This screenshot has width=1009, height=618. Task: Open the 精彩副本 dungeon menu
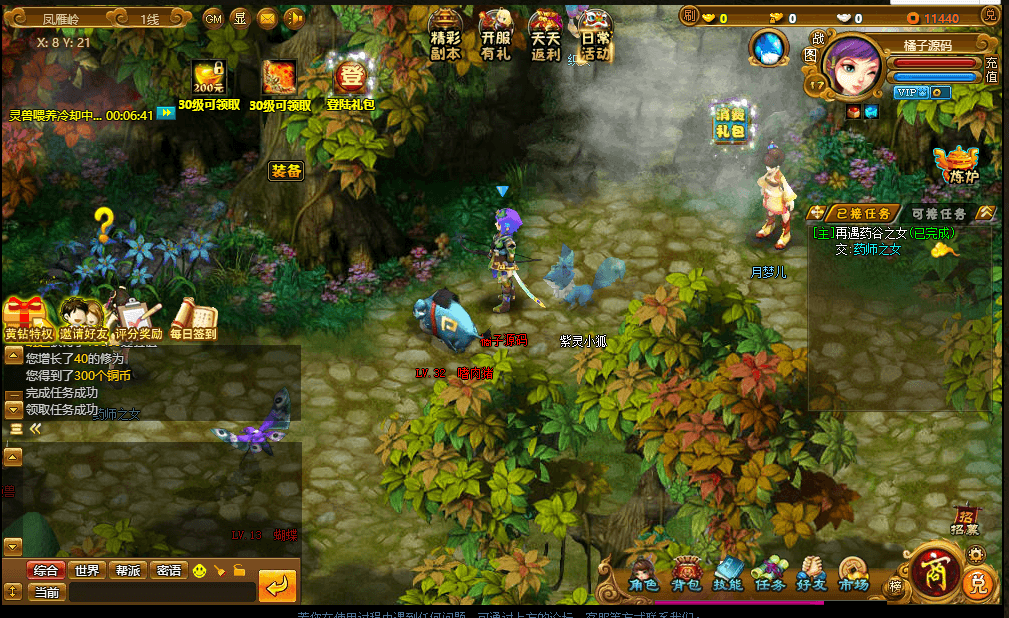coord(445,37)
